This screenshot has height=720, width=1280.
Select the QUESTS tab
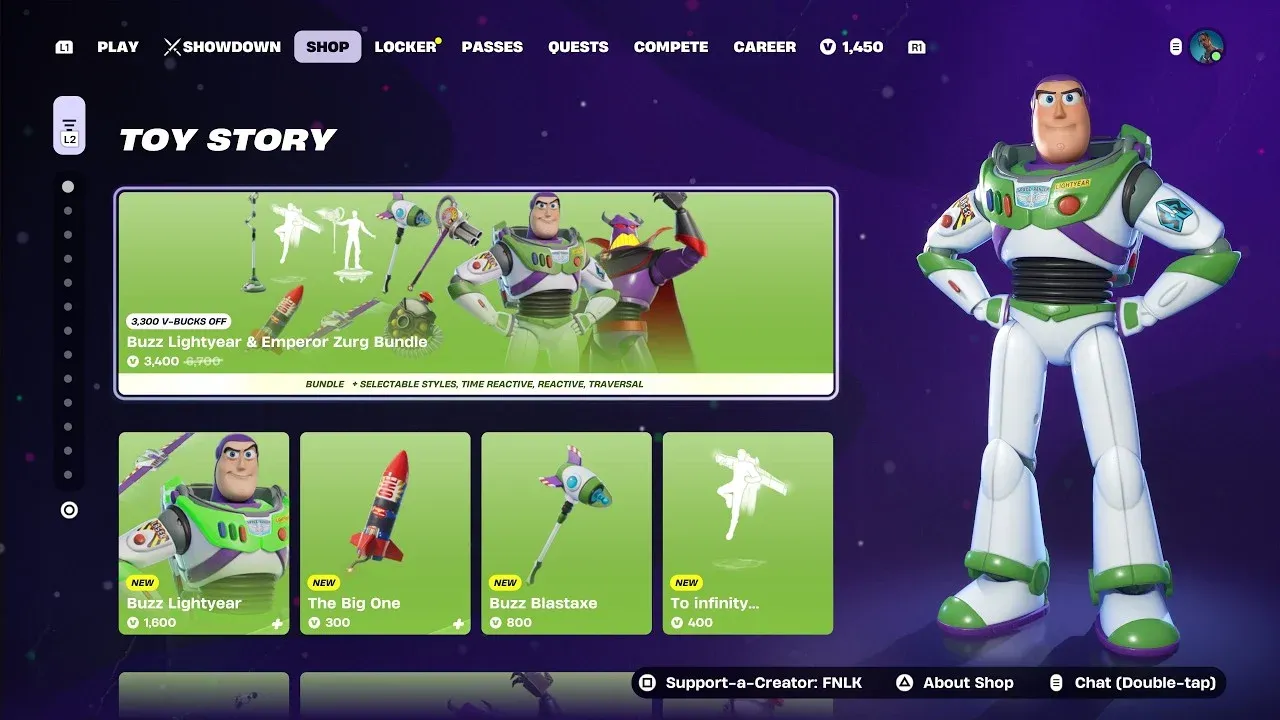(x=578, y=46)
